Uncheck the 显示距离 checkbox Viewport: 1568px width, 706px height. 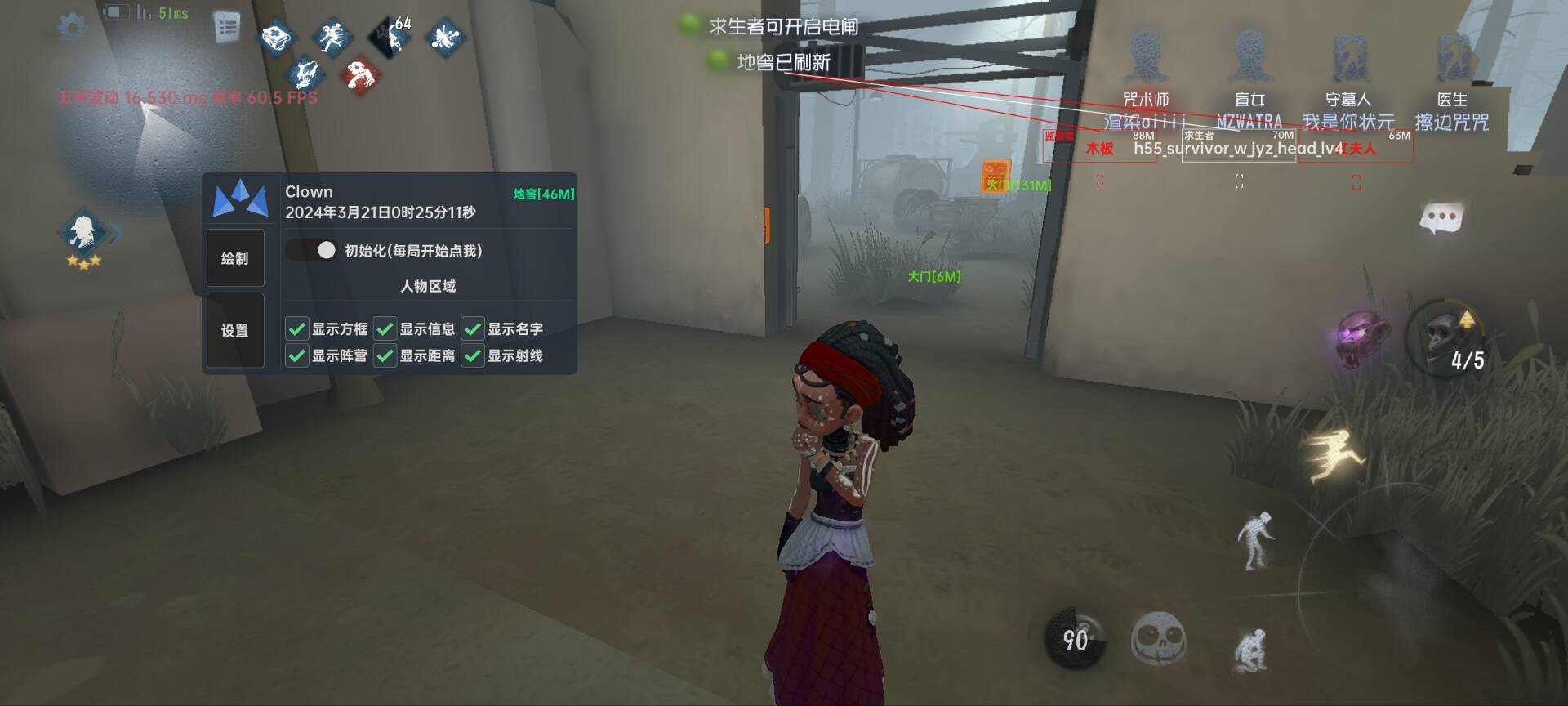(385, 355)
